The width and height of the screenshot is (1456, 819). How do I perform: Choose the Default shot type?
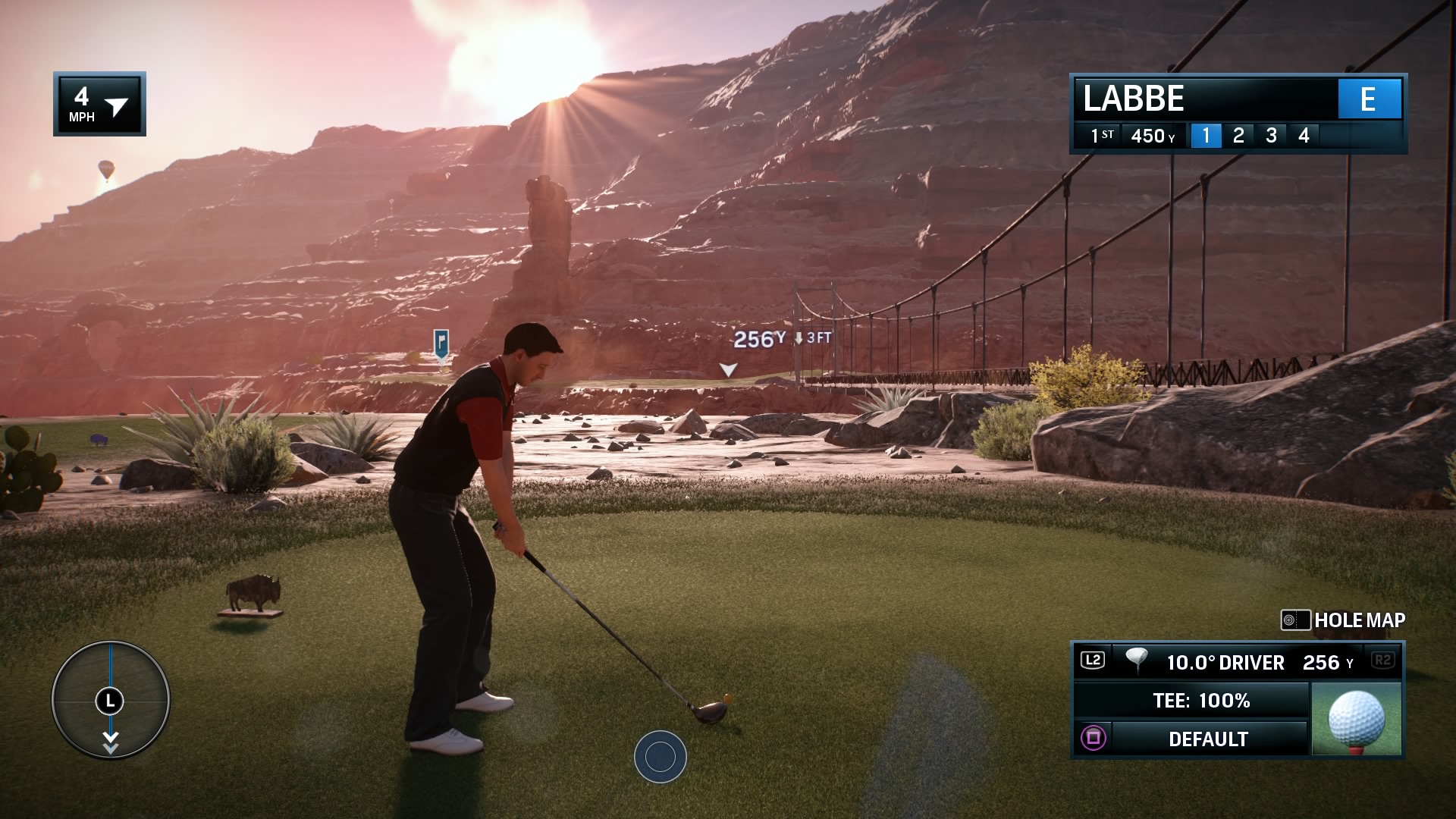(1207, 739)
